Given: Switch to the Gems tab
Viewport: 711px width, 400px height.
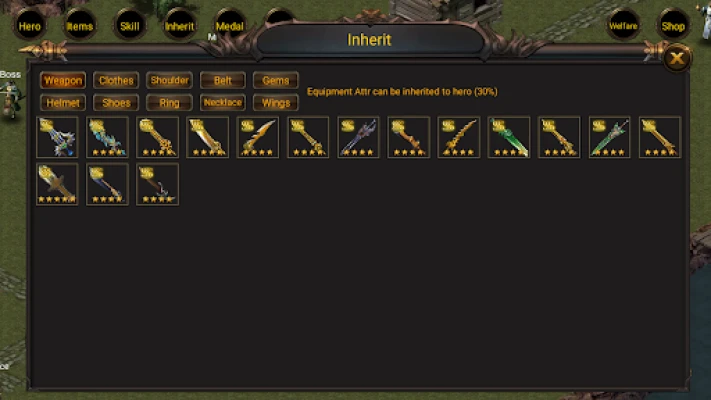Looking at the screenshot, I should click(x=275, y=80).
